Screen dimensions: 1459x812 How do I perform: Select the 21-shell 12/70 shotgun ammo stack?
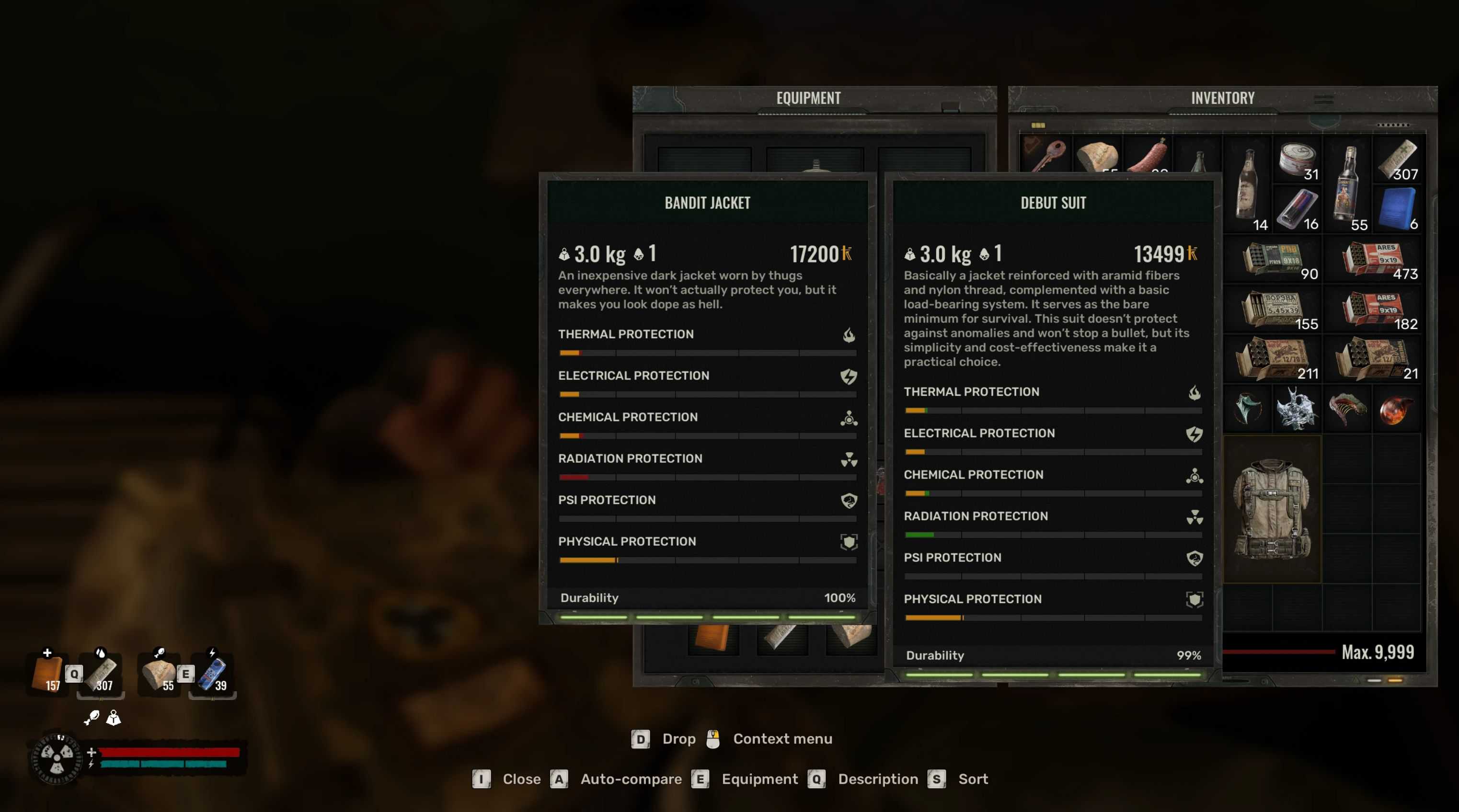pyautogui.click(x=1372, y=358)
